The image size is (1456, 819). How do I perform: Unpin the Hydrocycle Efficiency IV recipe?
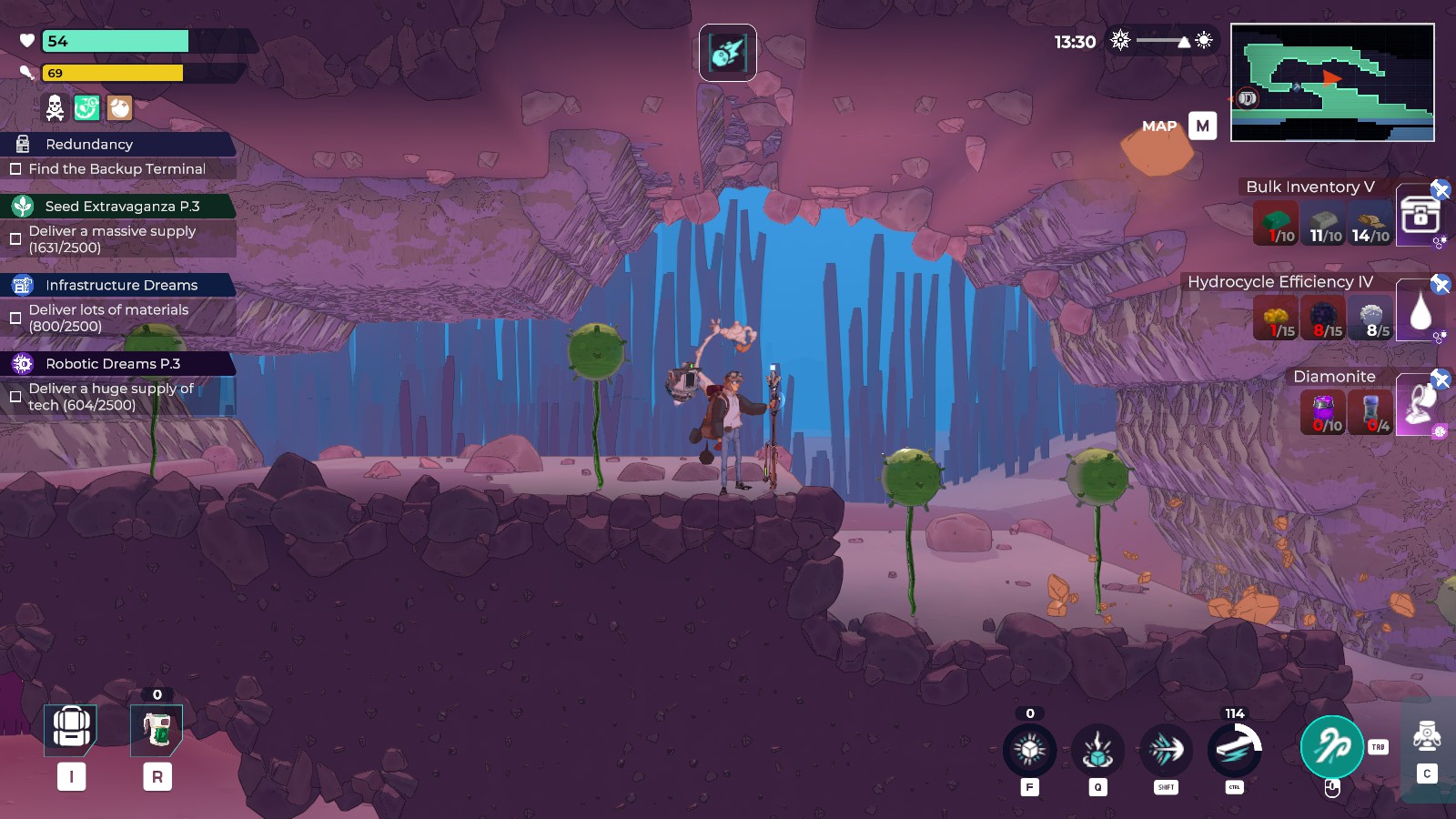tap(1441, 284)
